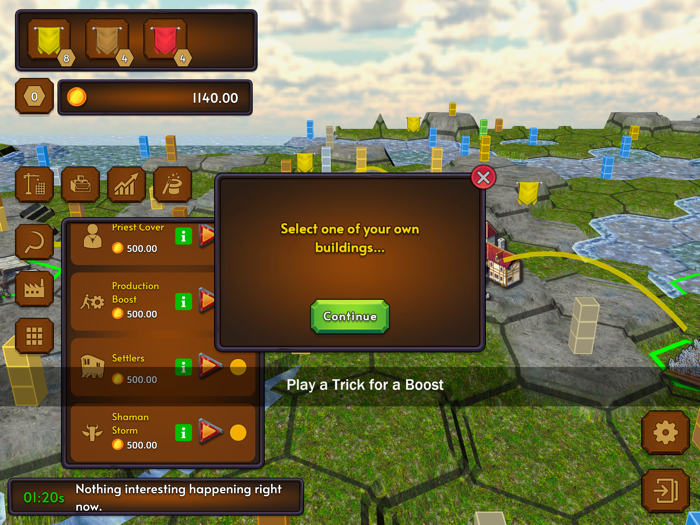Open the magic hat tricks menu
Viewport: 700px width, 525px height.
[x=173, y=185]
